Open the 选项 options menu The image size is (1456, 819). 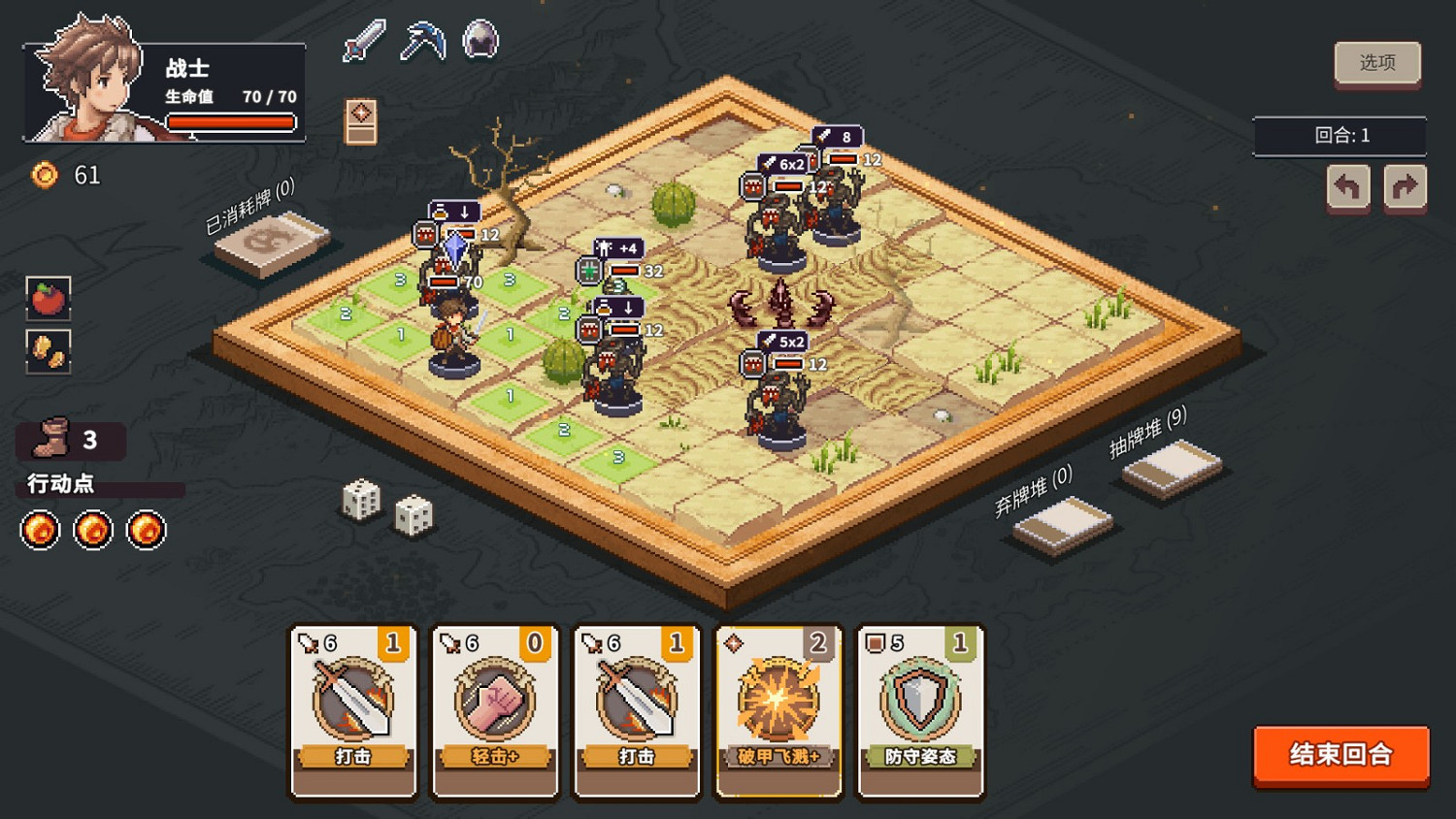[x=1377, y=62]
